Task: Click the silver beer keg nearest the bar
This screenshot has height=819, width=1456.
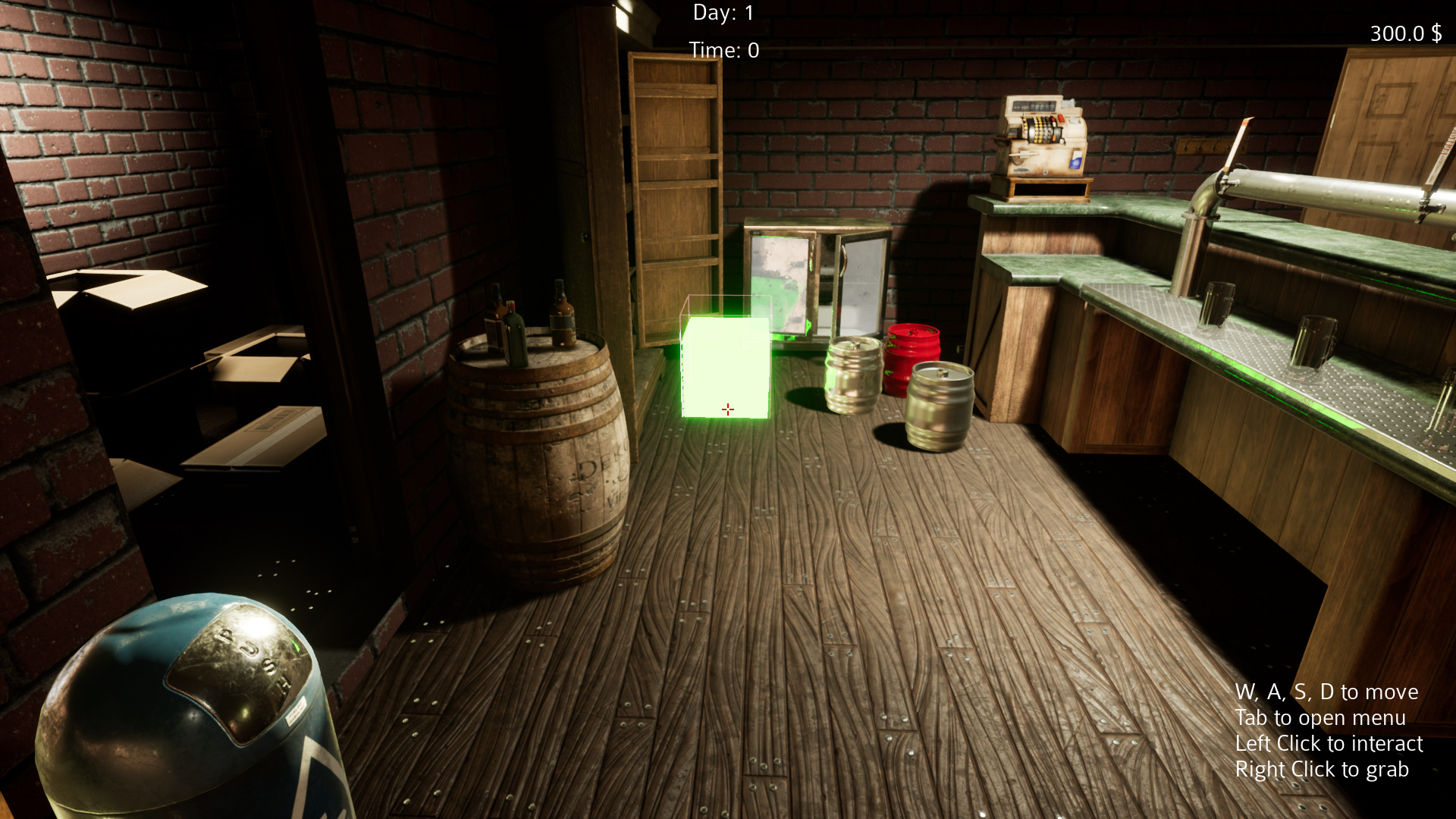Action: click(x=940, y=402)
